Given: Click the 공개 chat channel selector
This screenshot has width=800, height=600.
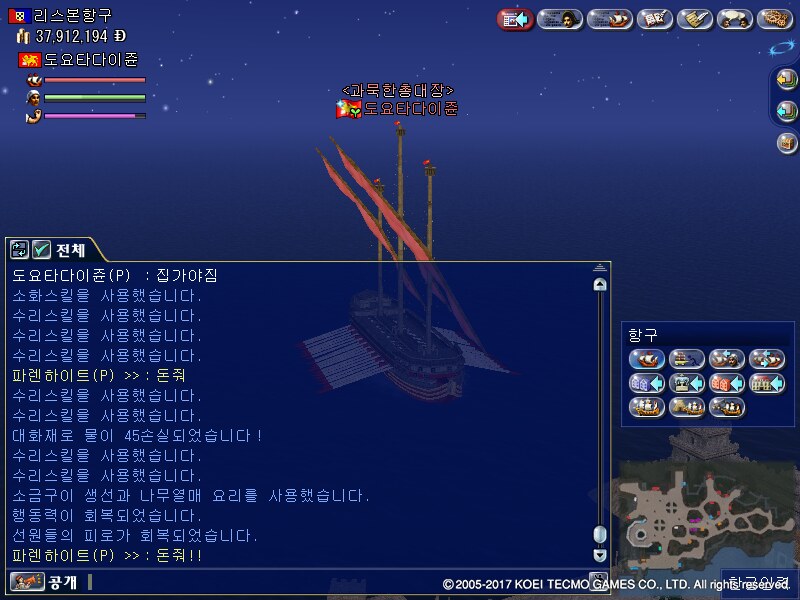Looking at the screenshot, I should click(x=42, y=581).
